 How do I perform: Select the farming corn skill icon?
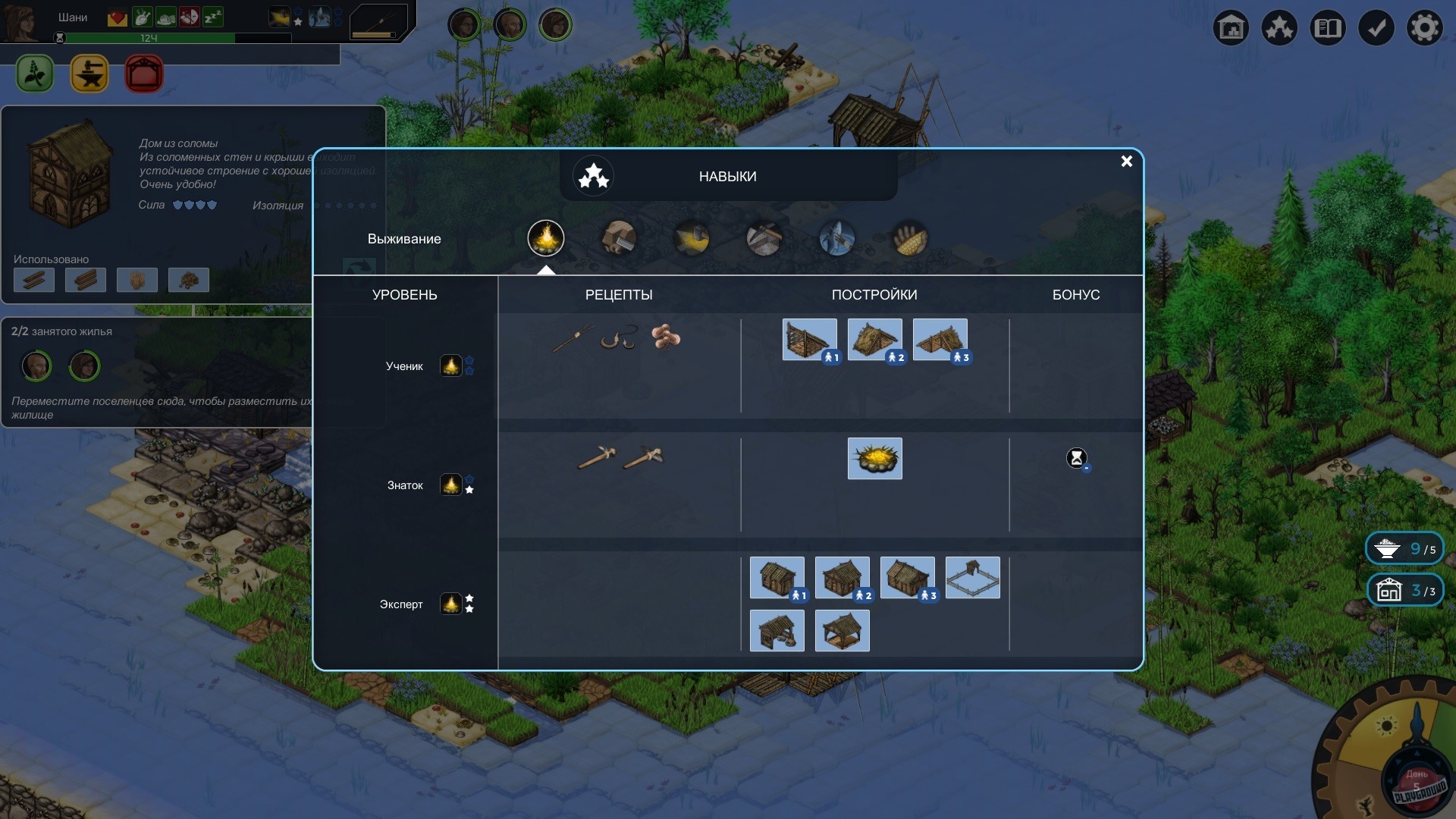(908, 237)
